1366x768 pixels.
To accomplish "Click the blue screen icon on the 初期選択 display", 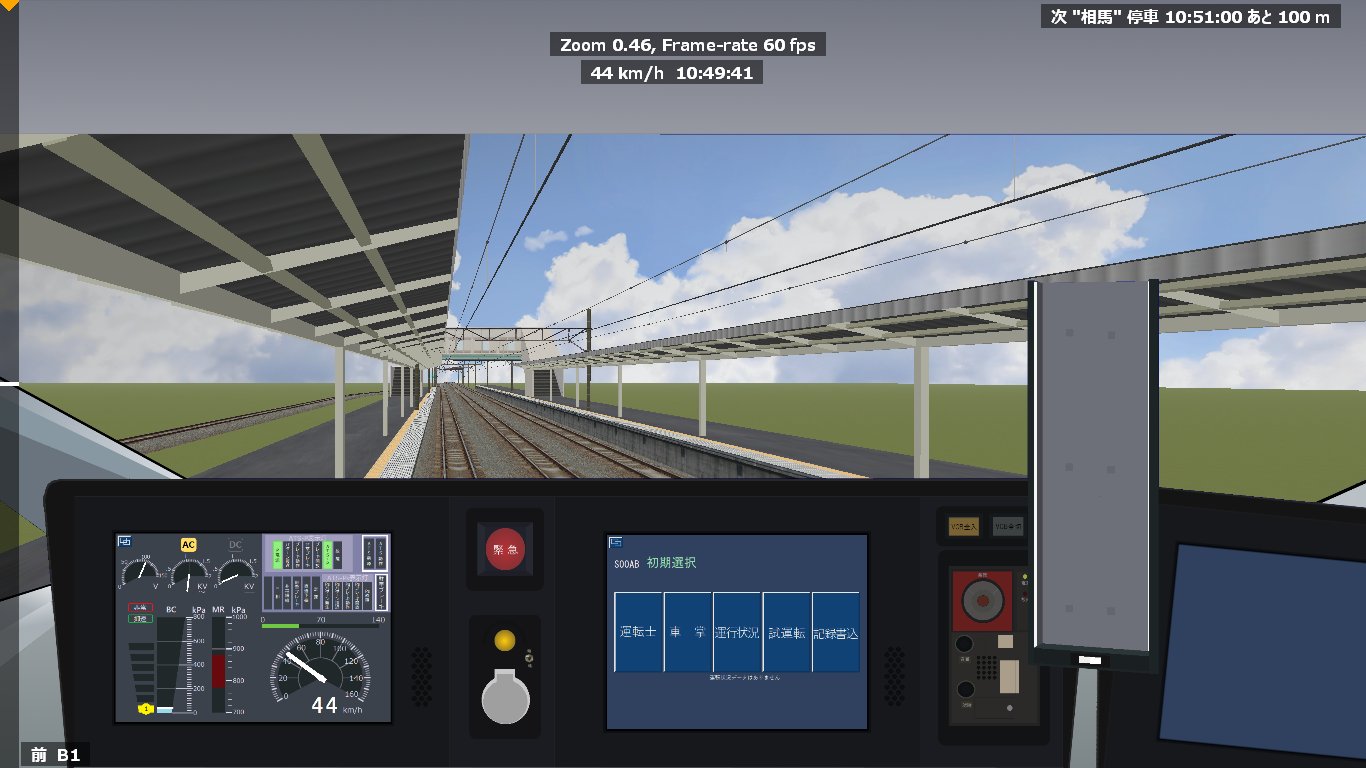I will coord(616,541).
